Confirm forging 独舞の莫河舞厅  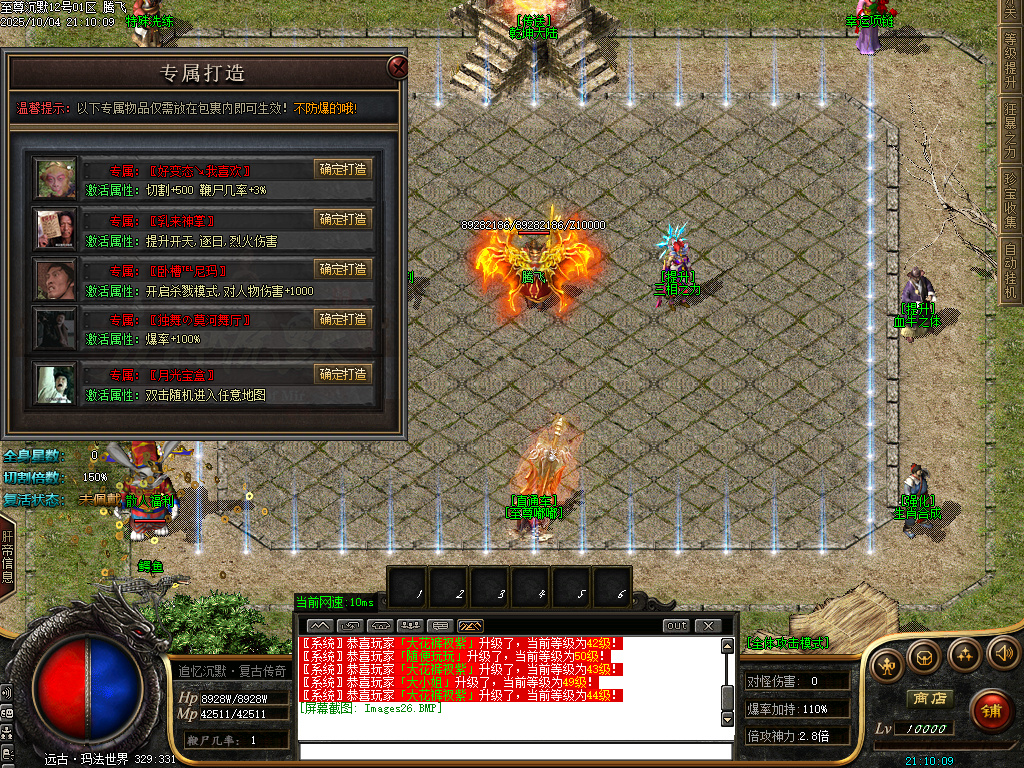coord(343,319)
